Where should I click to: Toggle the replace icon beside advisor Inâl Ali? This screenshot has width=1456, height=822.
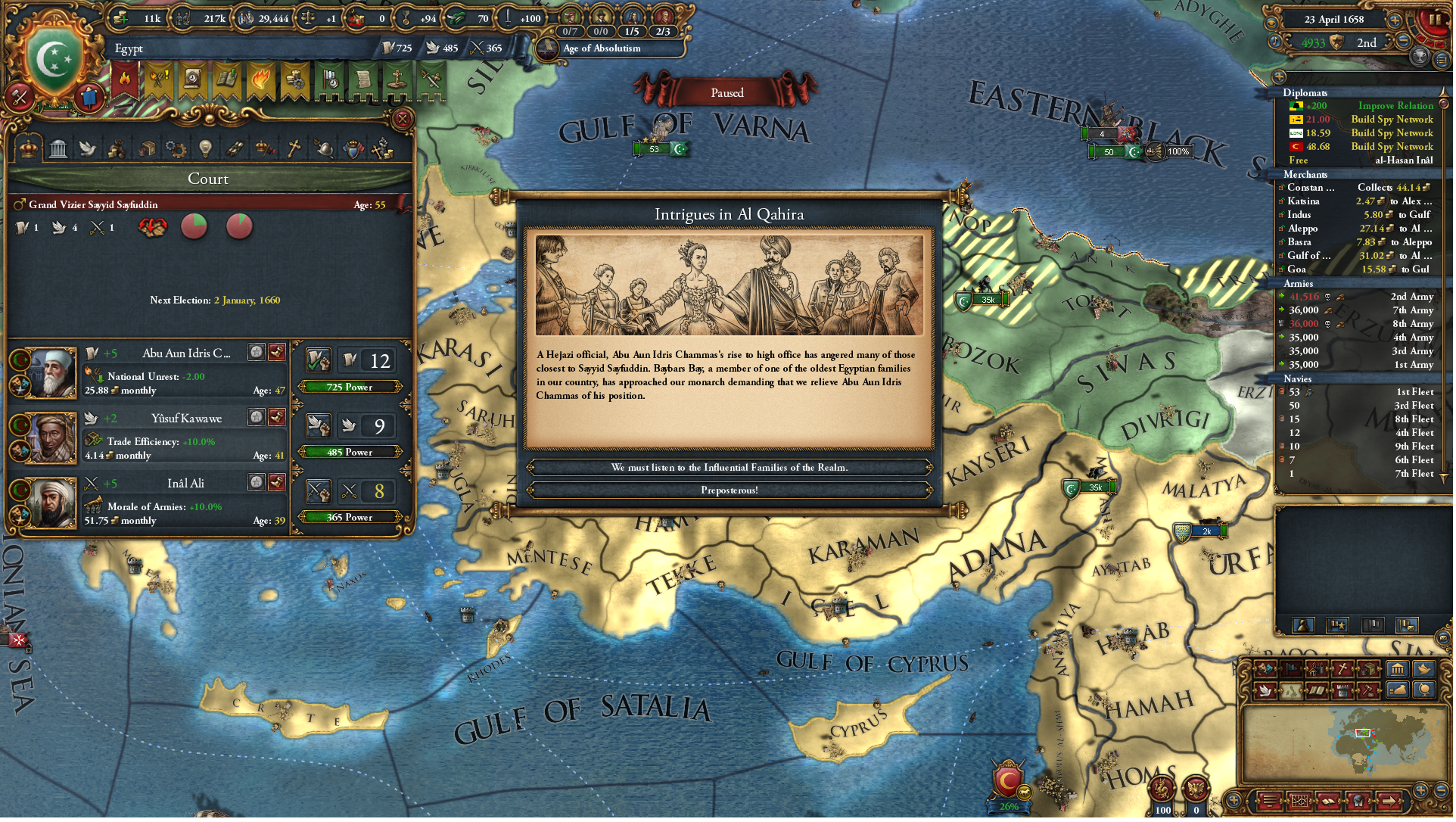tap(256, 482)
